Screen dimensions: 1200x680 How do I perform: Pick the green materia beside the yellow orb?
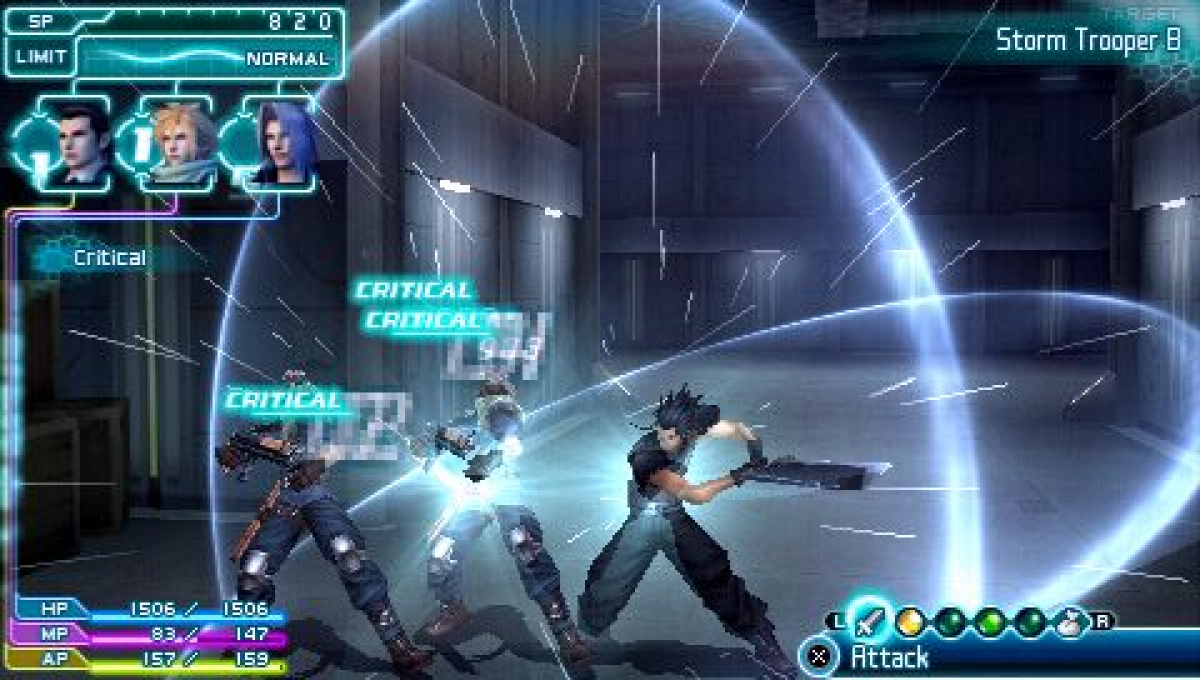949,622
